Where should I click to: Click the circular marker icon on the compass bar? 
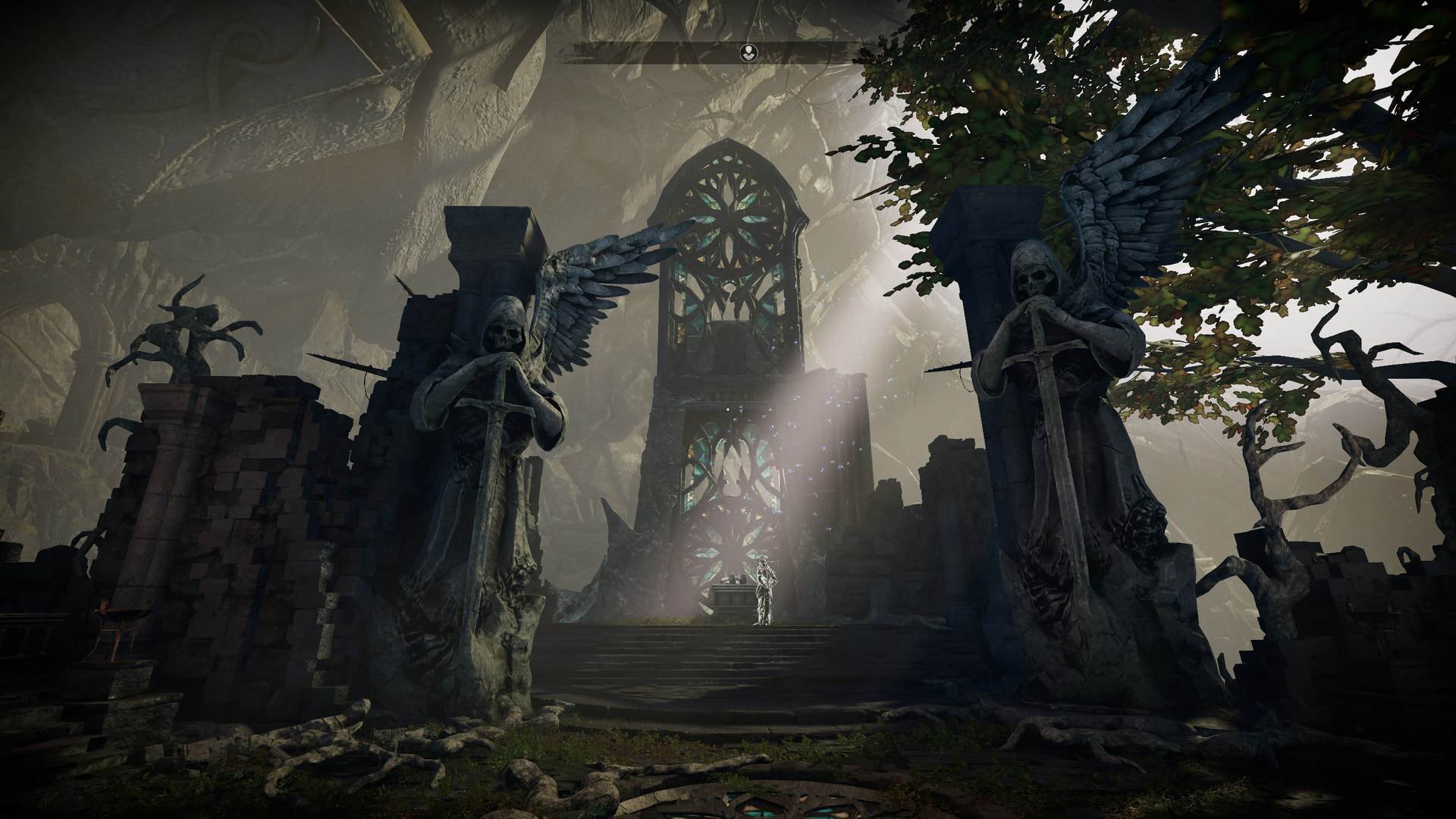(x=749, y=52)
